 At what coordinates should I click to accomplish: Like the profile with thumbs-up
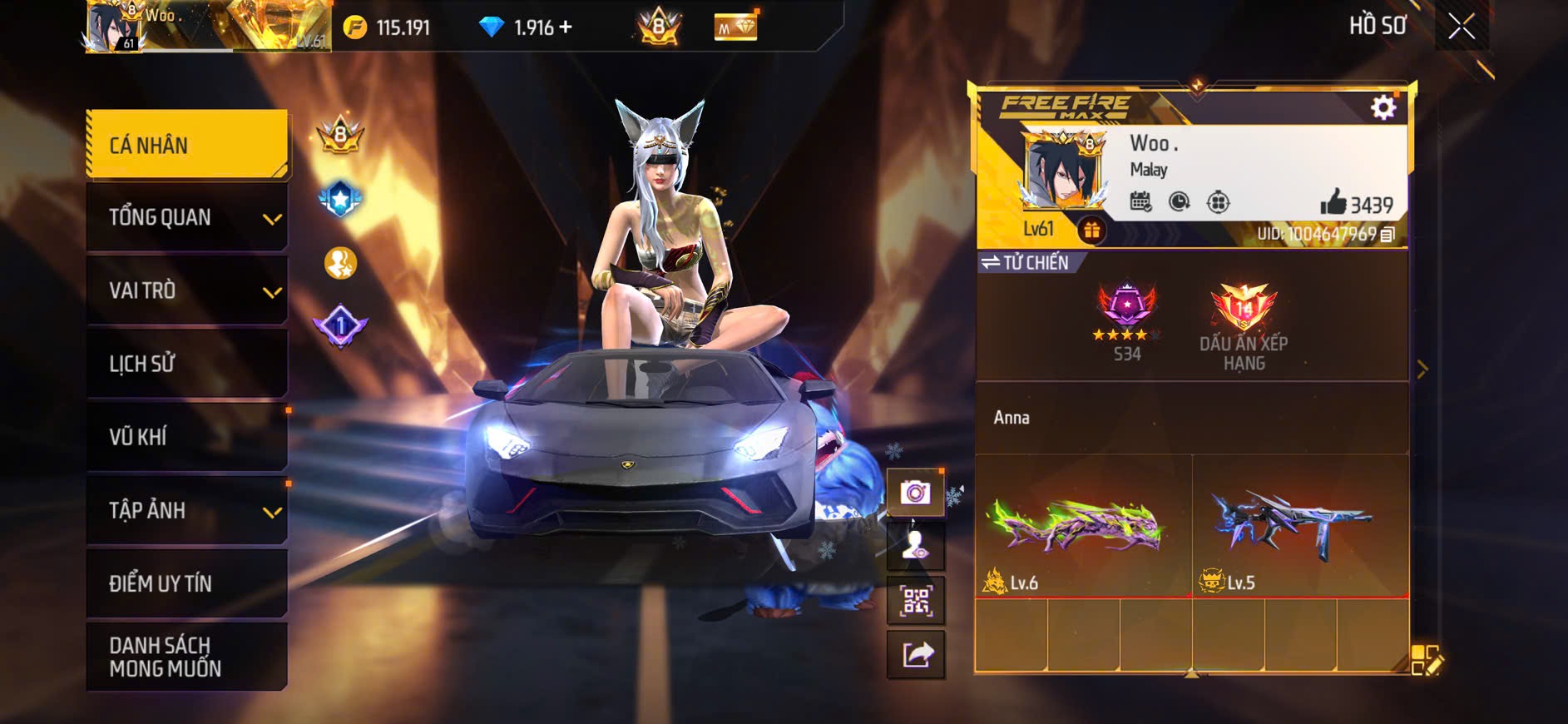point(1333,202)
